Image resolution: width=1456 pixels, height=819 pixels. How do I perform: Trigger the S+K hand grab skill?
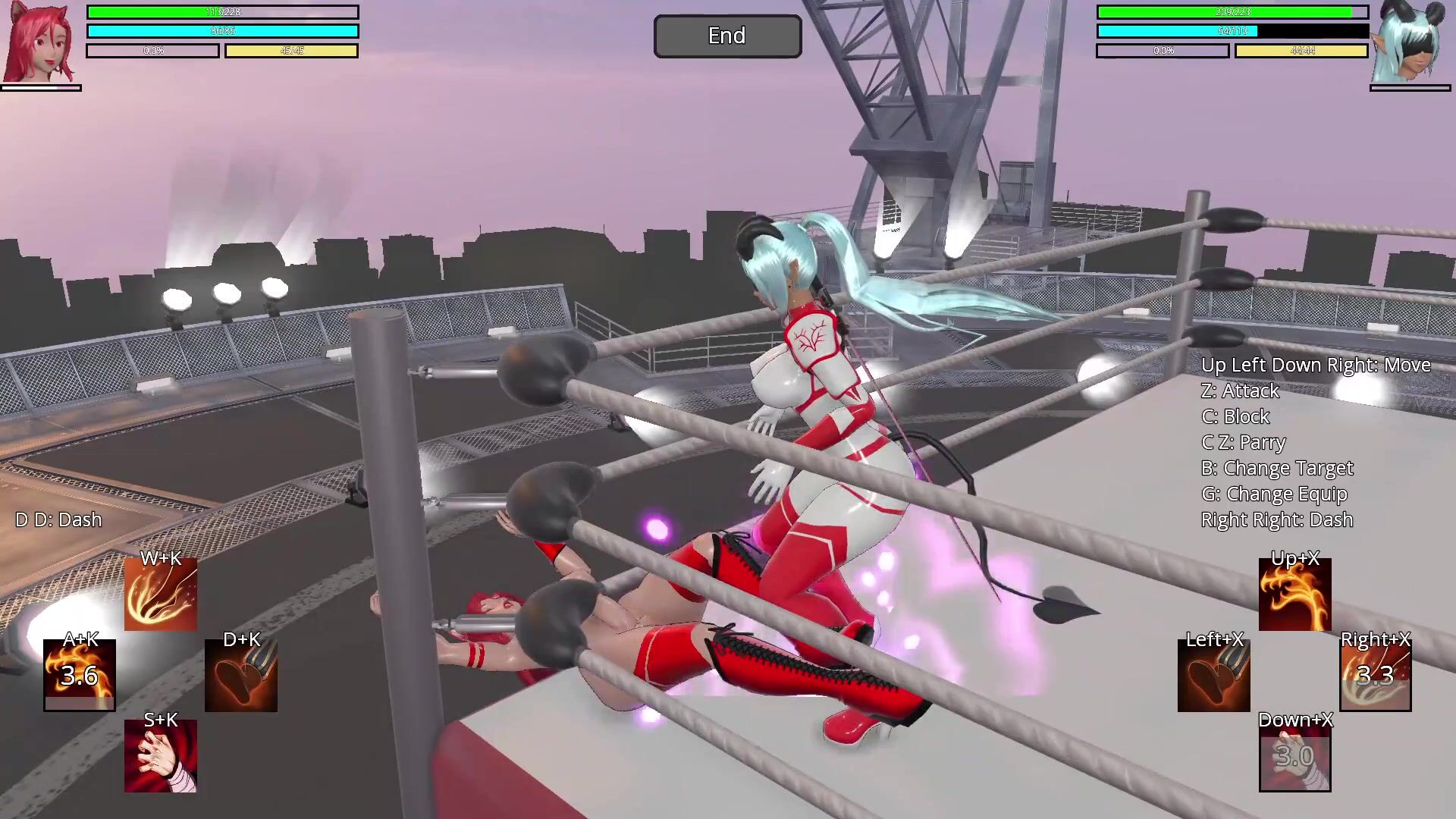[161, 756]
